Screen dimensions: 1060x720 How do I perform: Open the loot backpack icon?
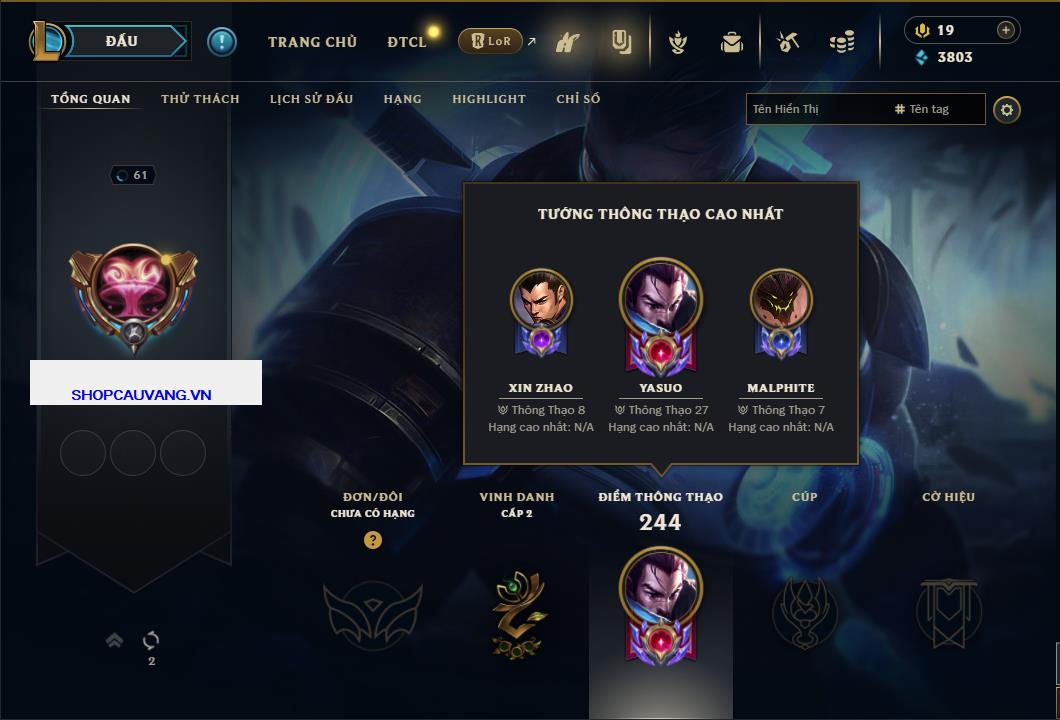point(732,42)
